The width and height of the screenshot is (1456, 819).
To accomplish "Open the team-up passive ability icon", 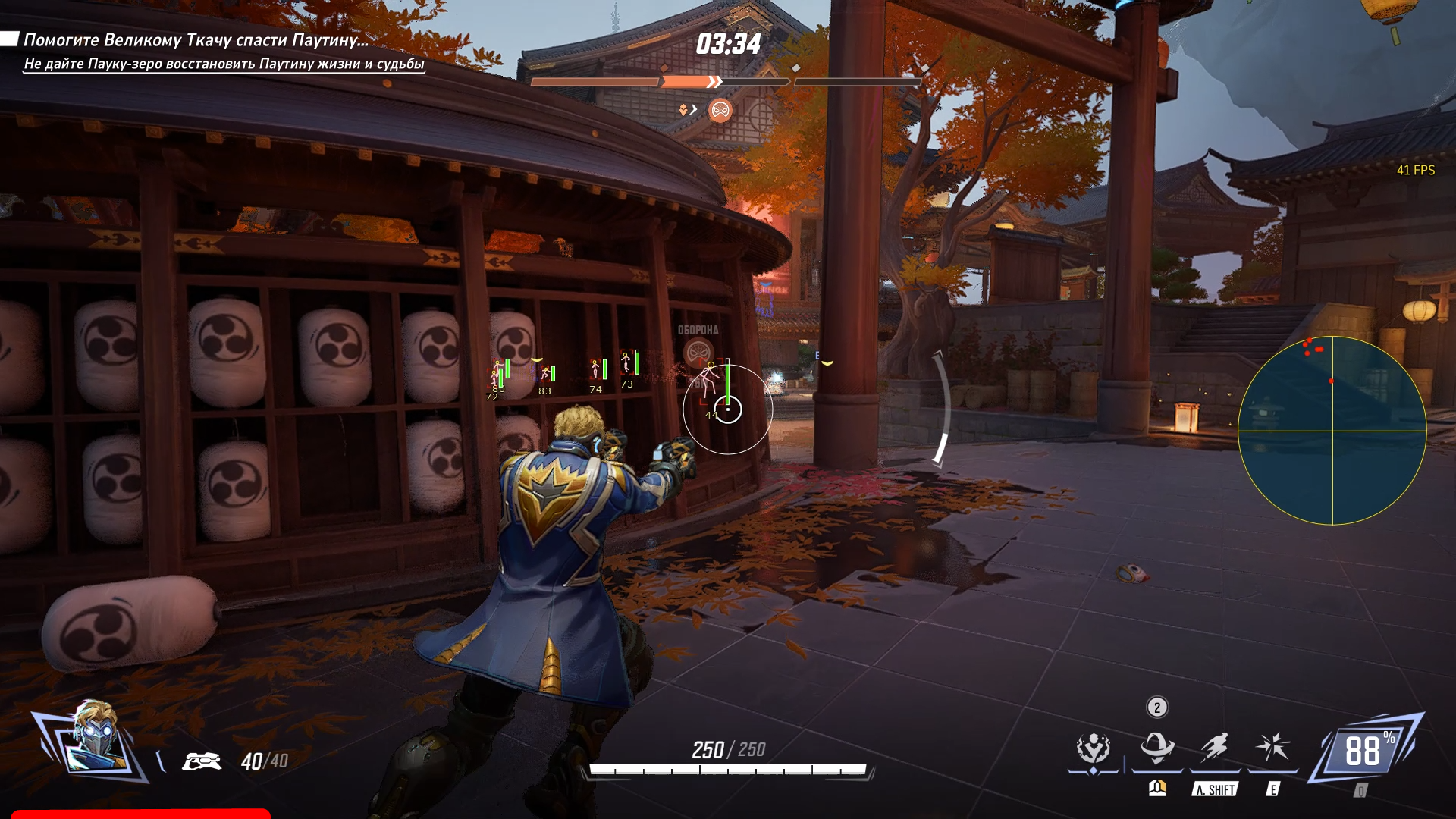I will (x=1094, y=747).
